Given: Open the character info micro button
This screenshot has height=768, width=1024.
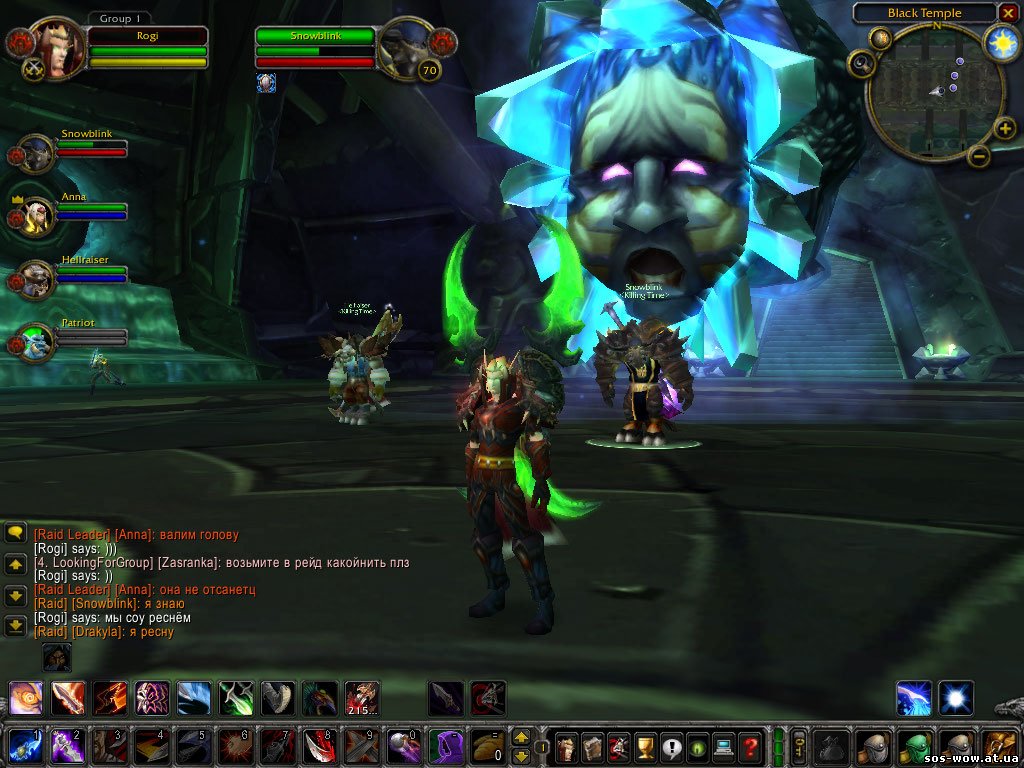Looking at the screenshot, I should (x=567, y=746).
